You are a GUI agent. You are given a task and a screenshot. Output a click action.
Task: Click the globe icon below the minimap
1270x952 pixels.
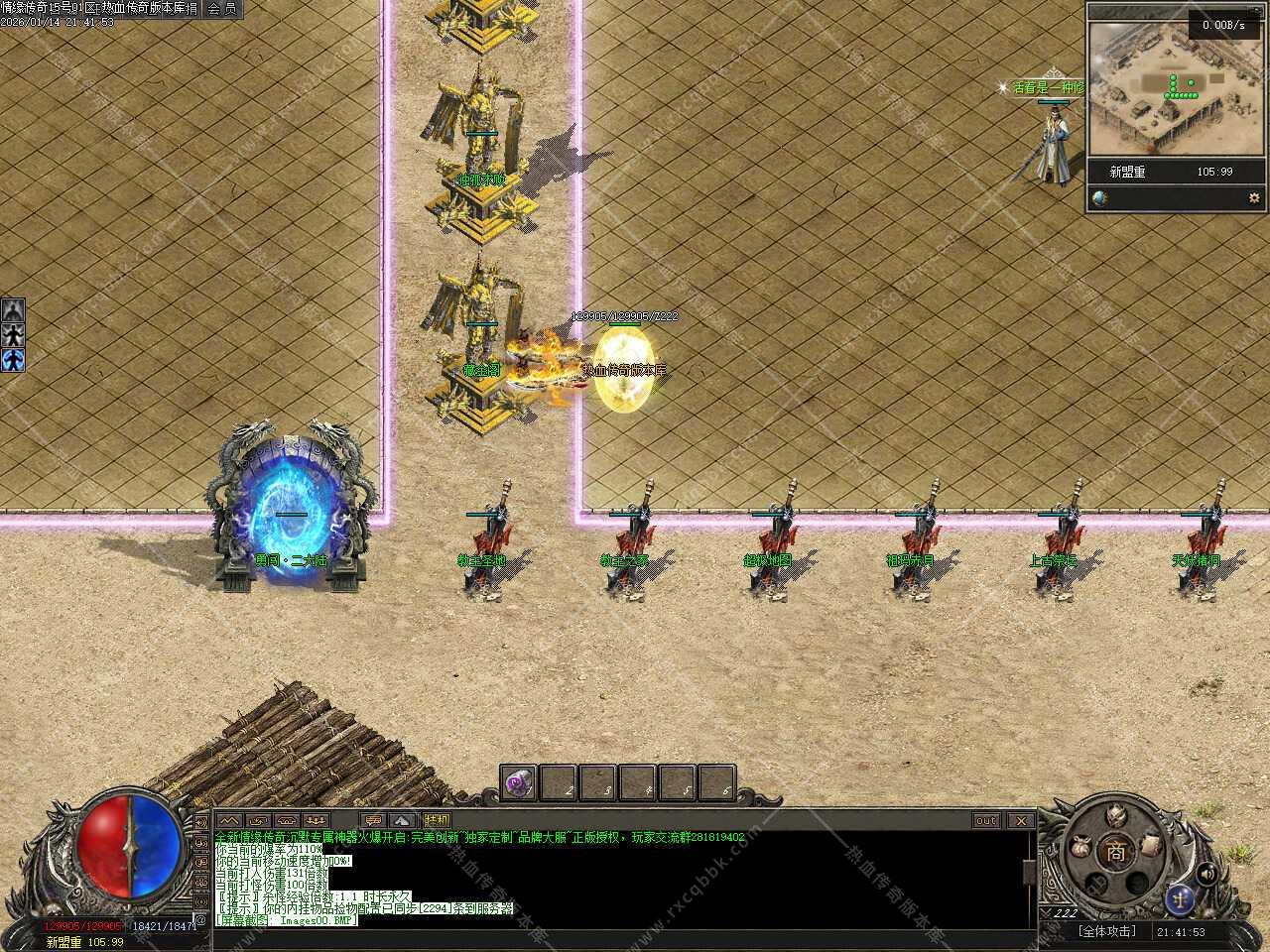tap(1099, 197)
